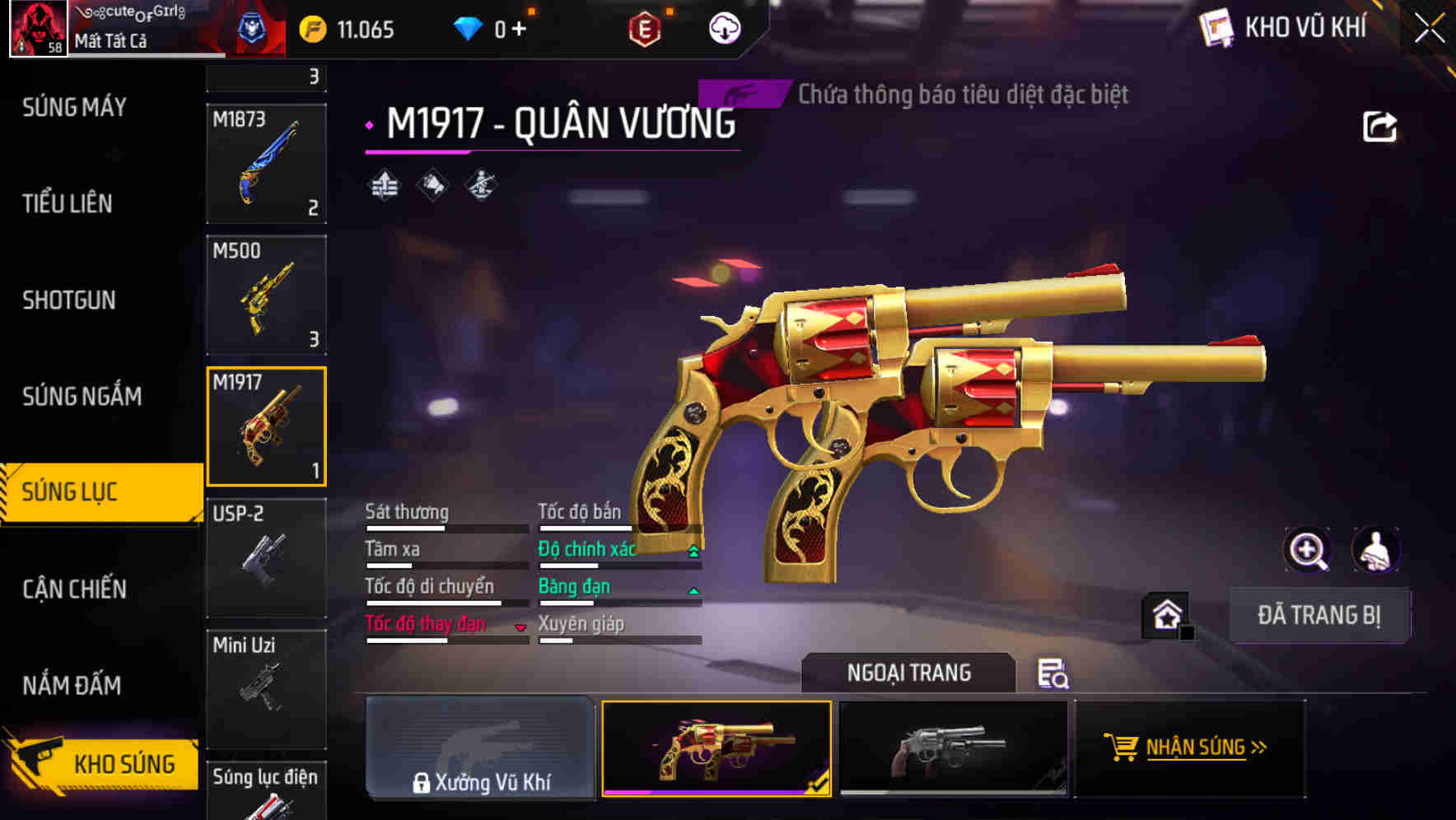Image resolution: width=1456 pixels, height=820 pixels.
Task: Click the diamond currency icon
Action: pyautogui.click(x=469, y=27)
